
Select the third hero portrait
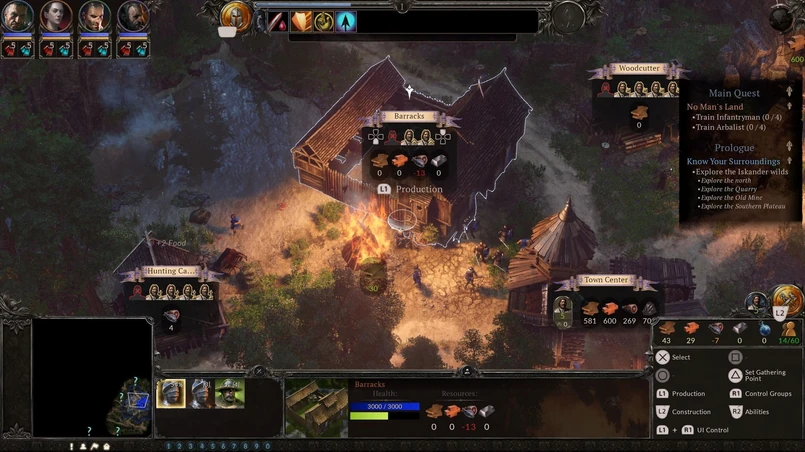click(95, 17)
